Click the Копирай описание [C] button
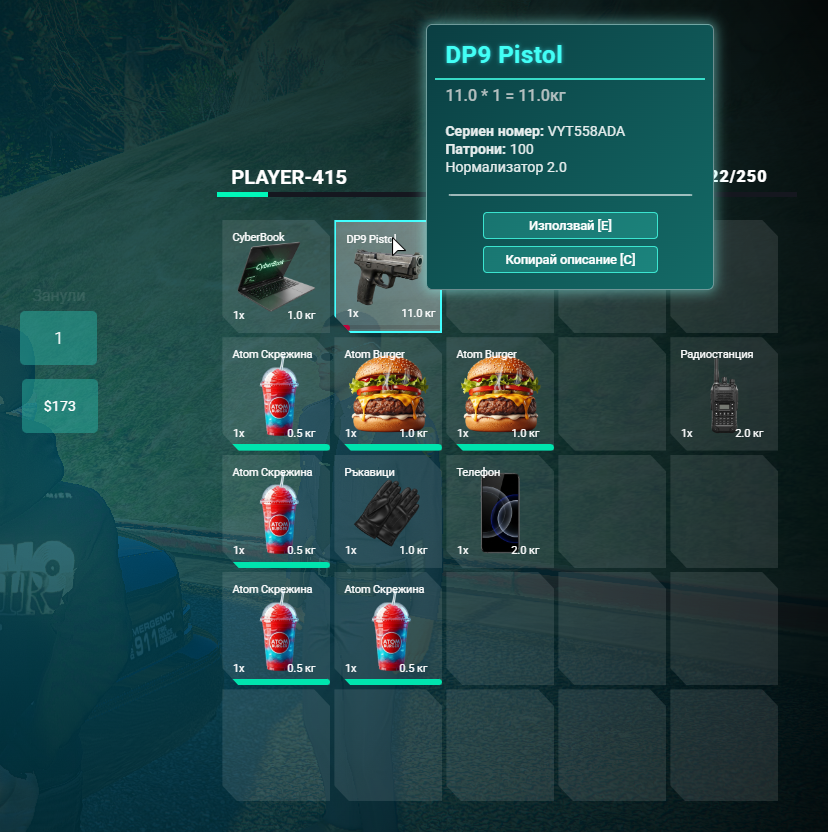 tap(570, 260)
